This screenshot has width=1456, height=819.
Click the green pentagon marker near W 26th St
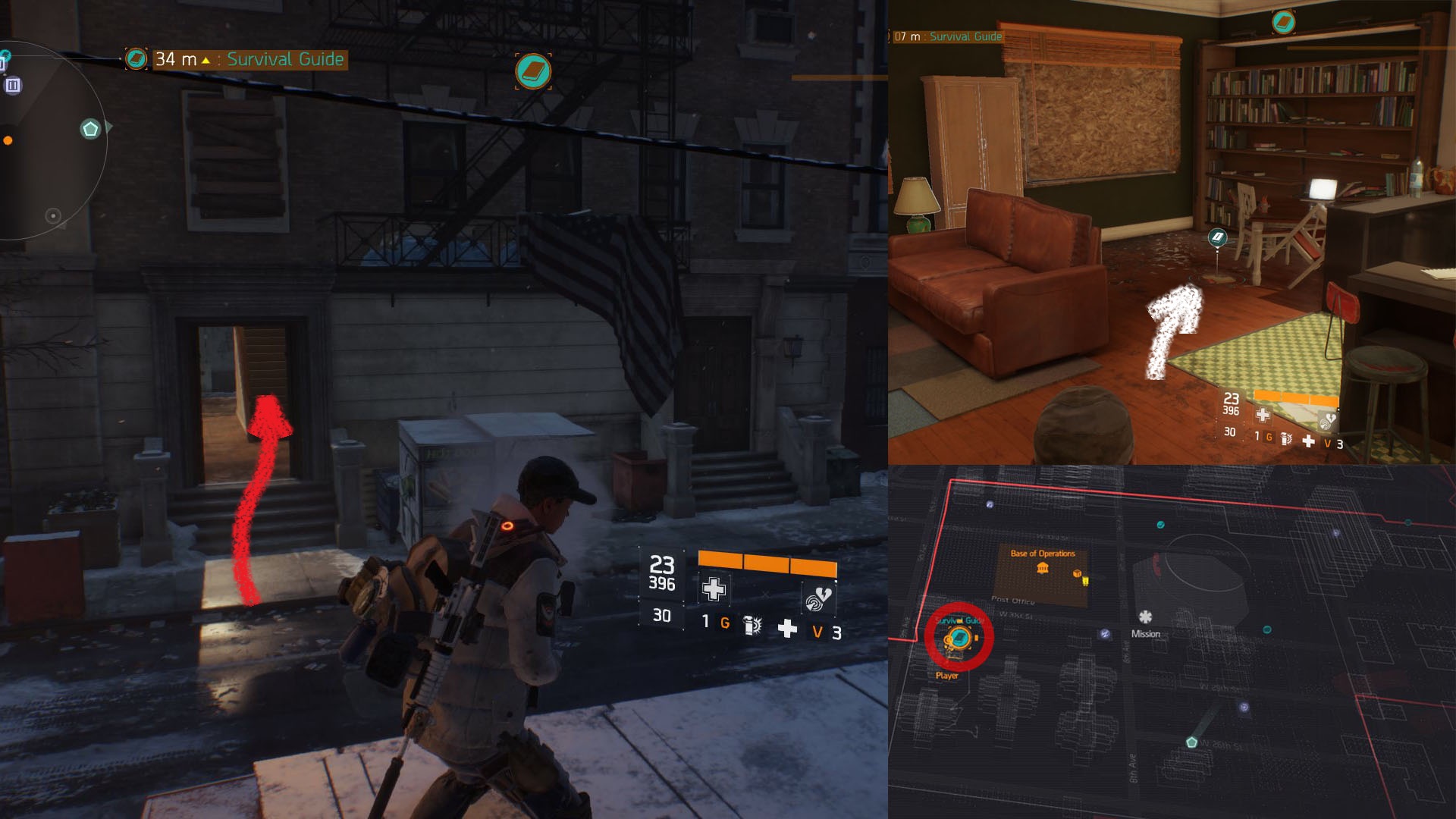click(x=1191, y=742)
